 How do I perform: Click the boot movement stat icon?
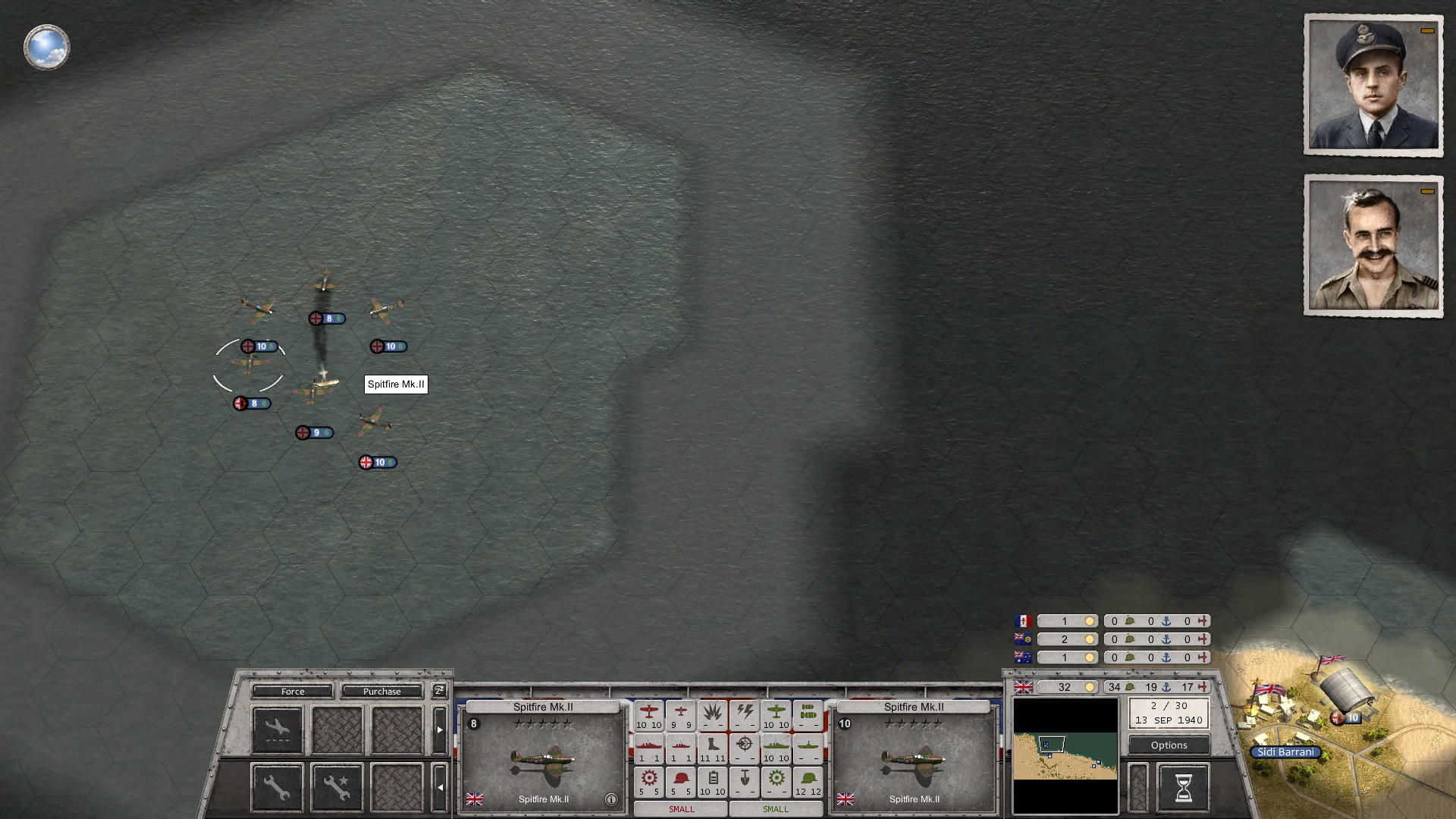(713, 747)
